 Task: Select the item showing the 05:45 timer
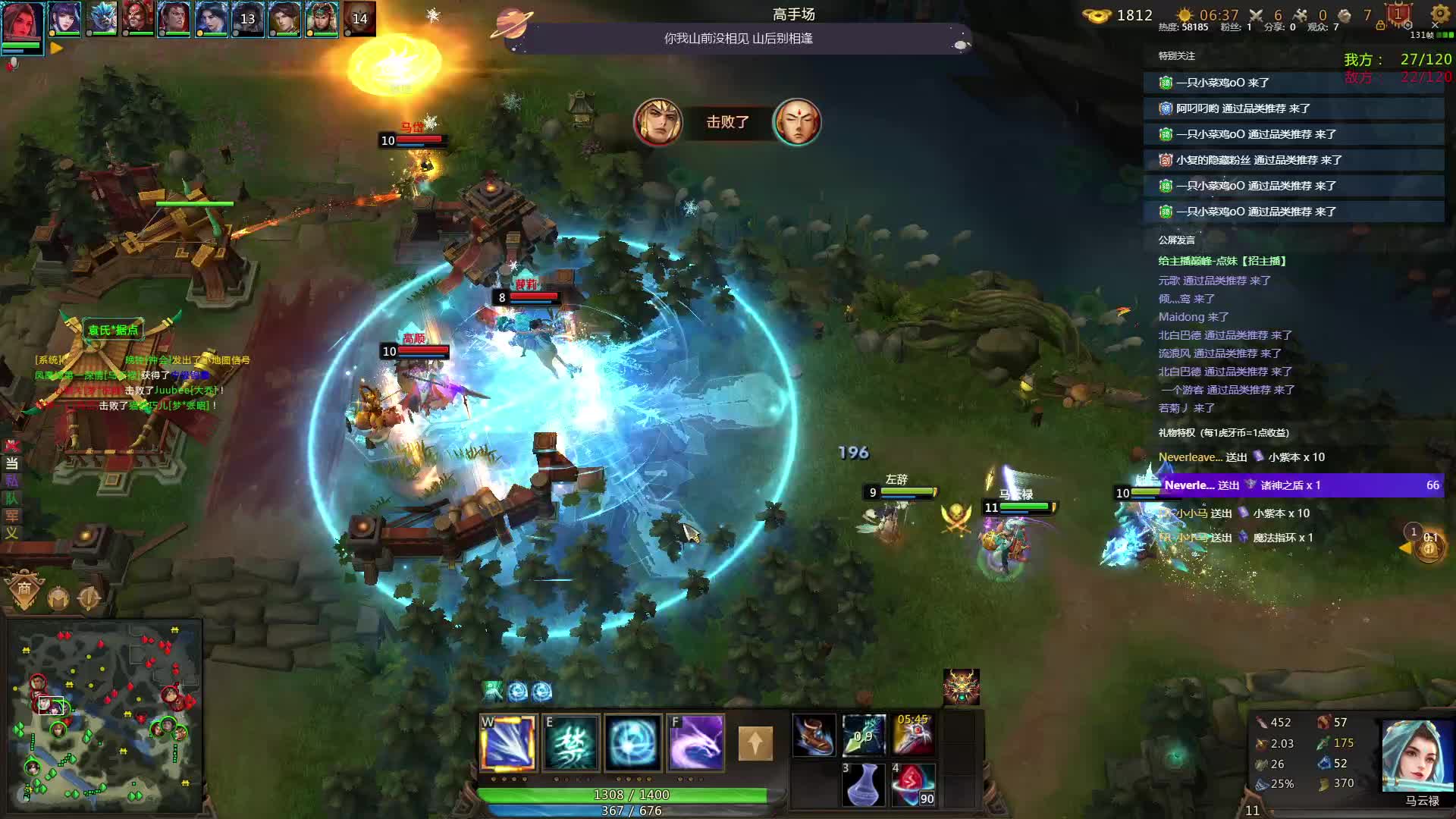coord(913,735)
